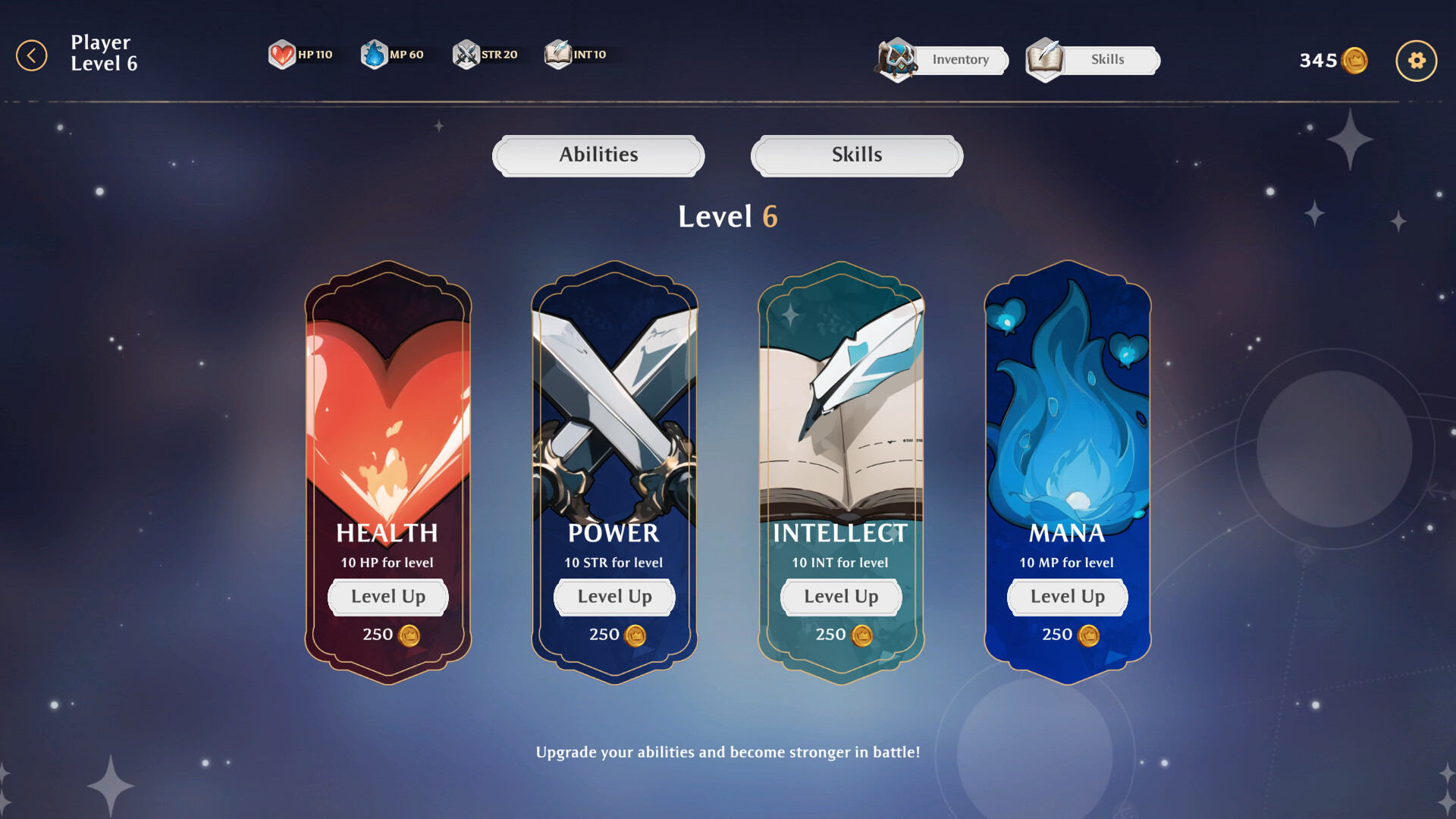Click the Skills quill-book icon
The image size is (1456, 819).
pos(1045,60)
